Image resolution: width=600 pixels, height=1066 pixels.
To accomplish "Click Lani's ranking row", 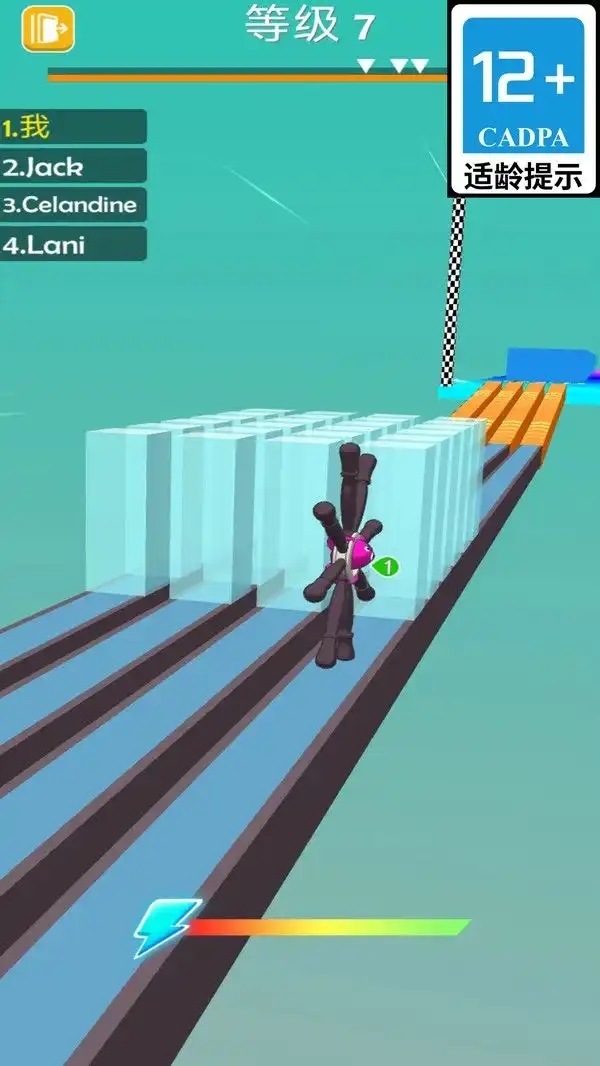I will point(73,244).
